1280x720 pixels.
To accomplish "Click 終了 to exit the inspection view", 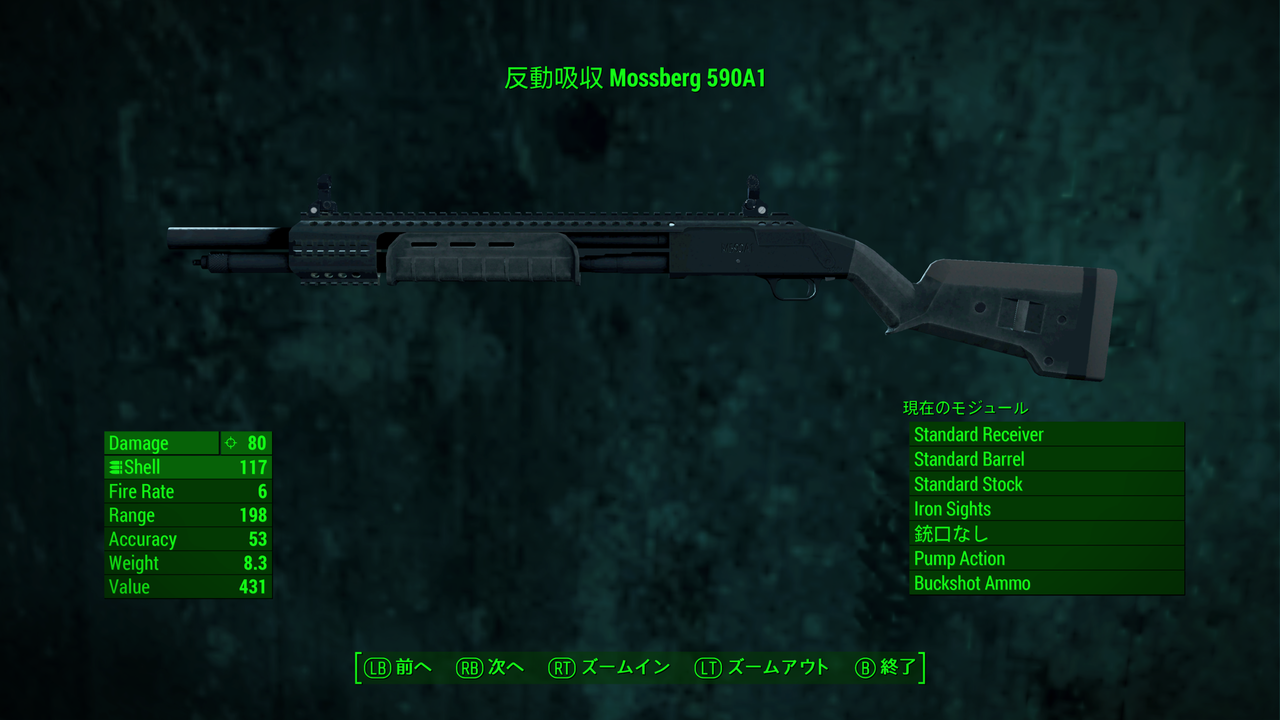I will [898, 667].
